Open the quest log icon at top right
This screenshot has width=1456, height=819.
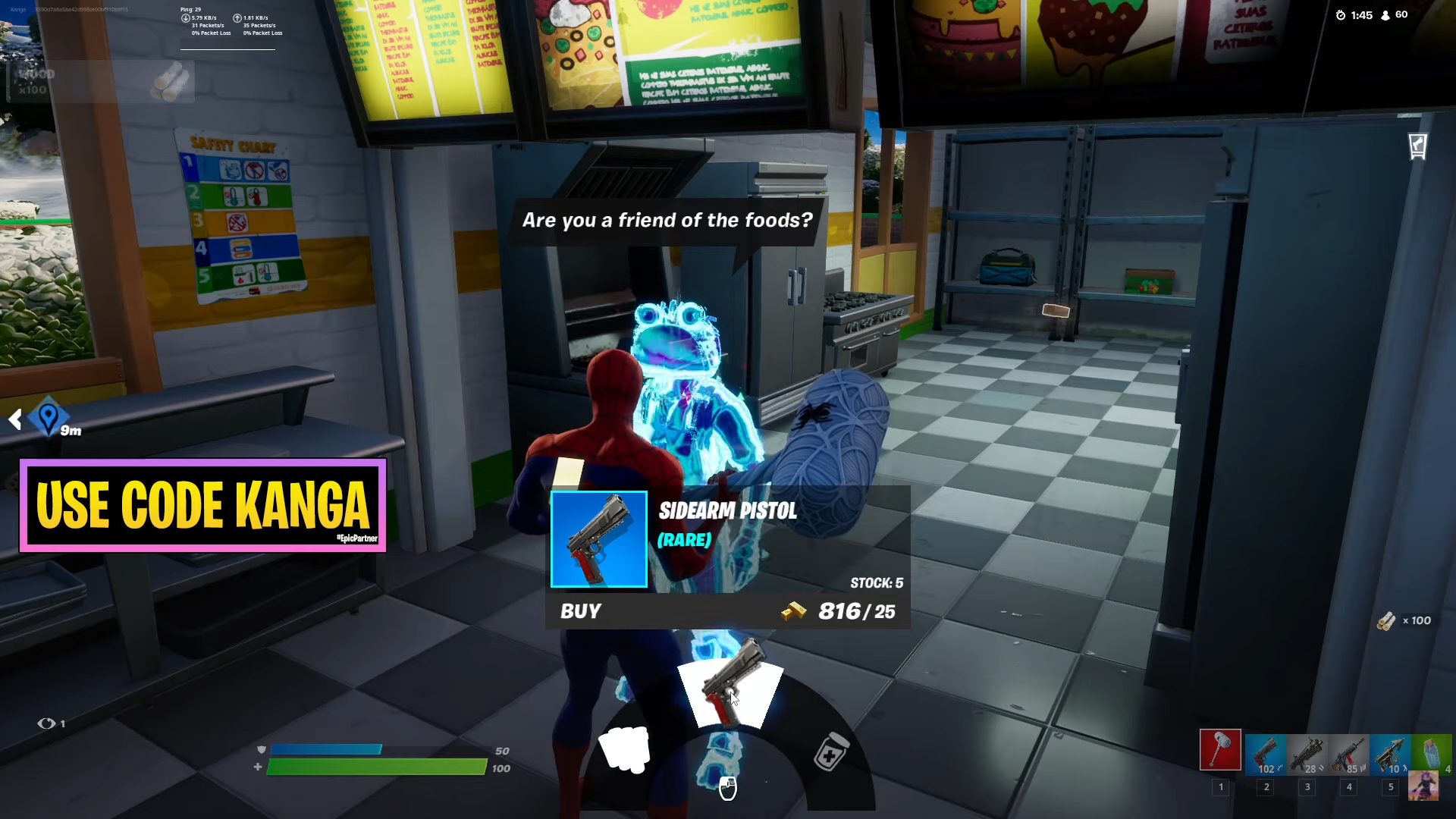tap(1417, 146)
